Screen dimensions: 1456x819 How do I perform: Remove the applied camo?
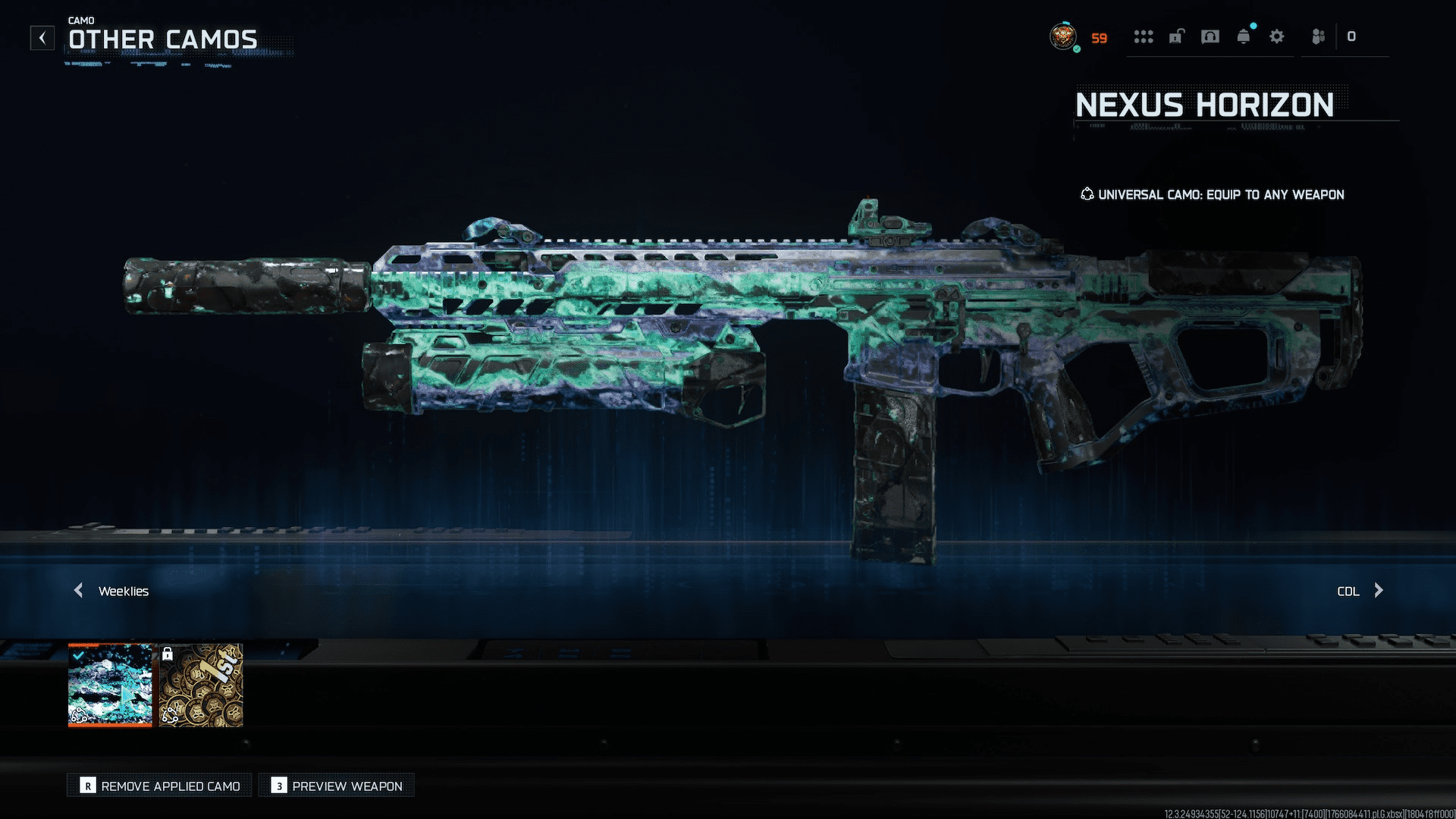[160, 786]
